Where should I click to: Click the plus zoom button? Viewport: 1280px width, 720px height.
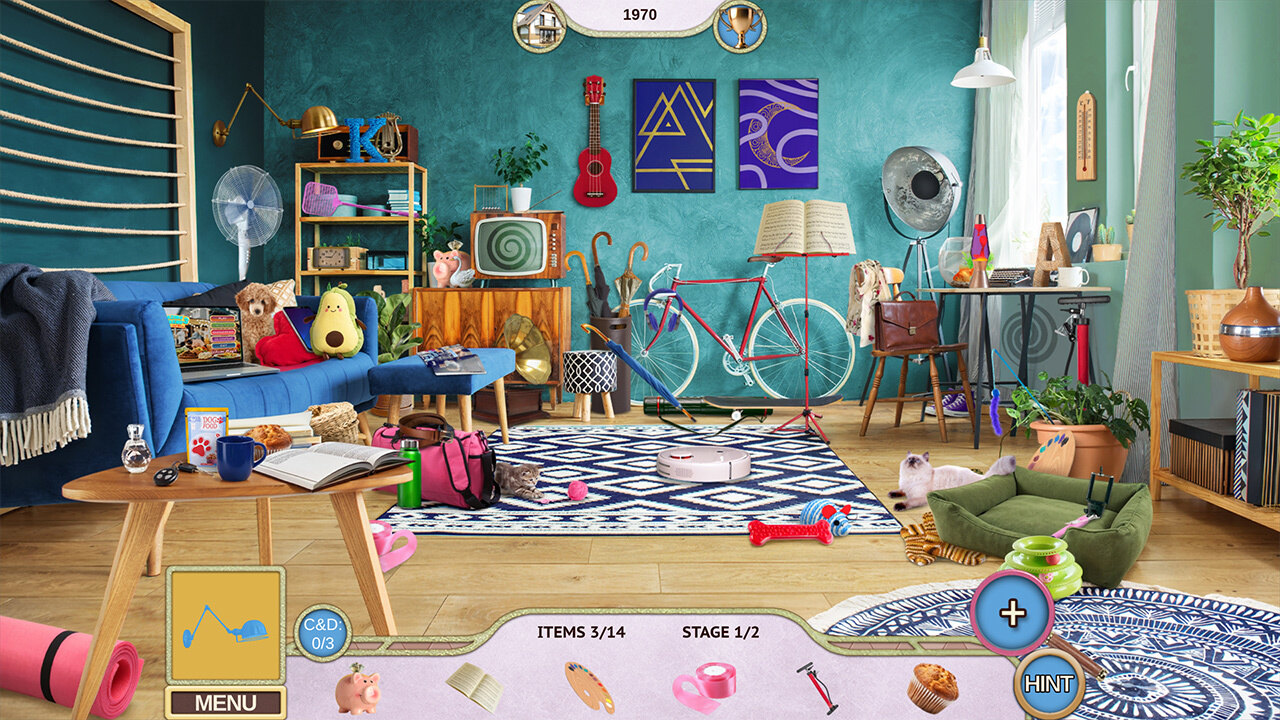point(1012,613)
